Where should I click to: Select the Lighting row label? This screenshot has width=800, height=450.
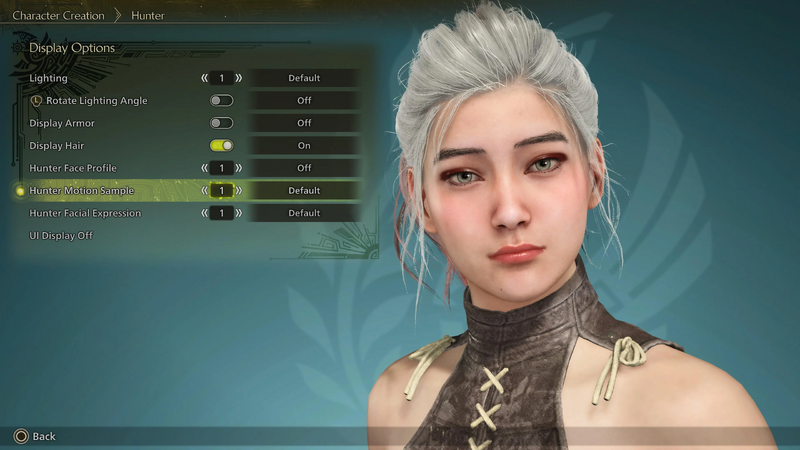49,78
